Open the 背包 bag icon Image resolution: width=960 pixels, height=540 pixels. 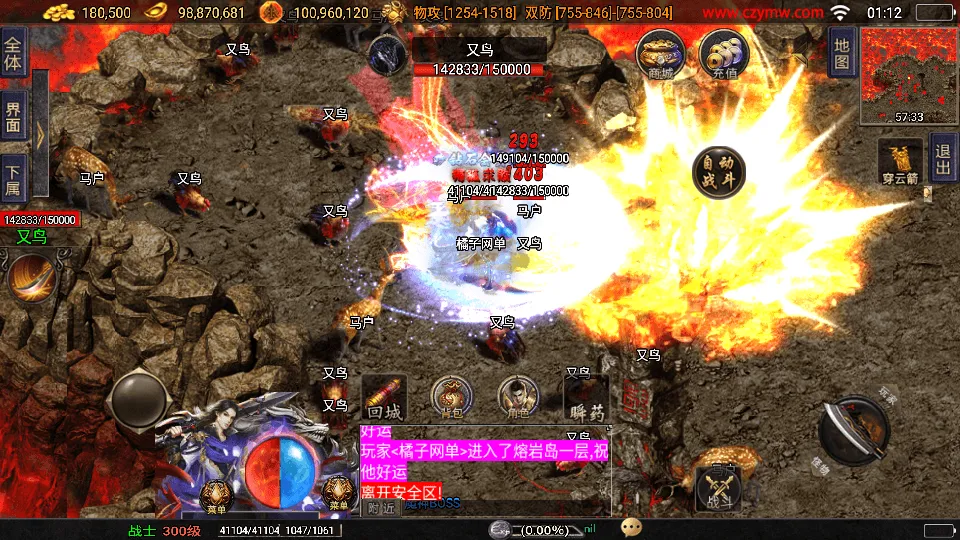click(451, 398)
